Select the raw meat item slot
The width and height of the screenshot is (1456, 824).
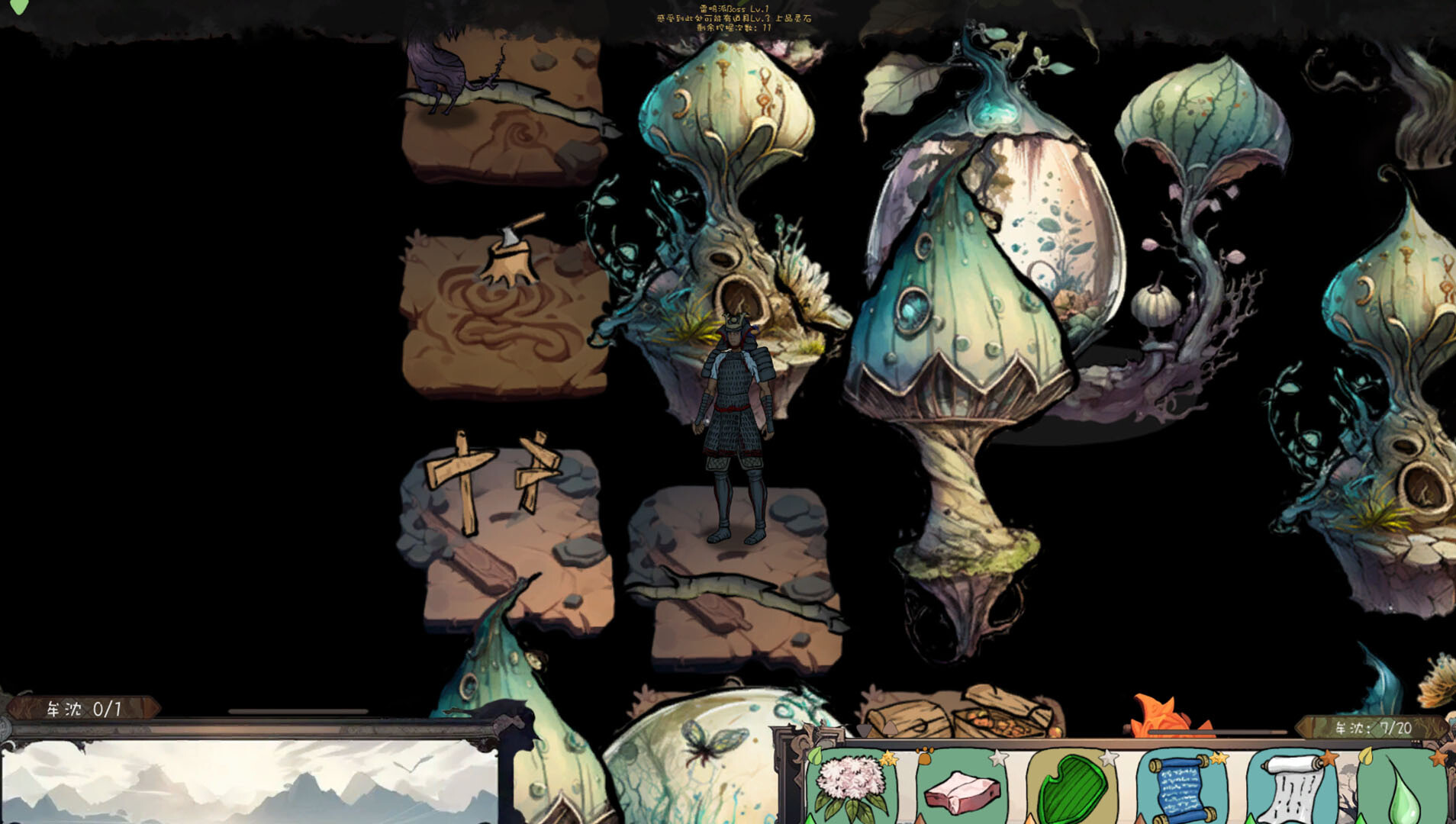(x=962, y=790)
